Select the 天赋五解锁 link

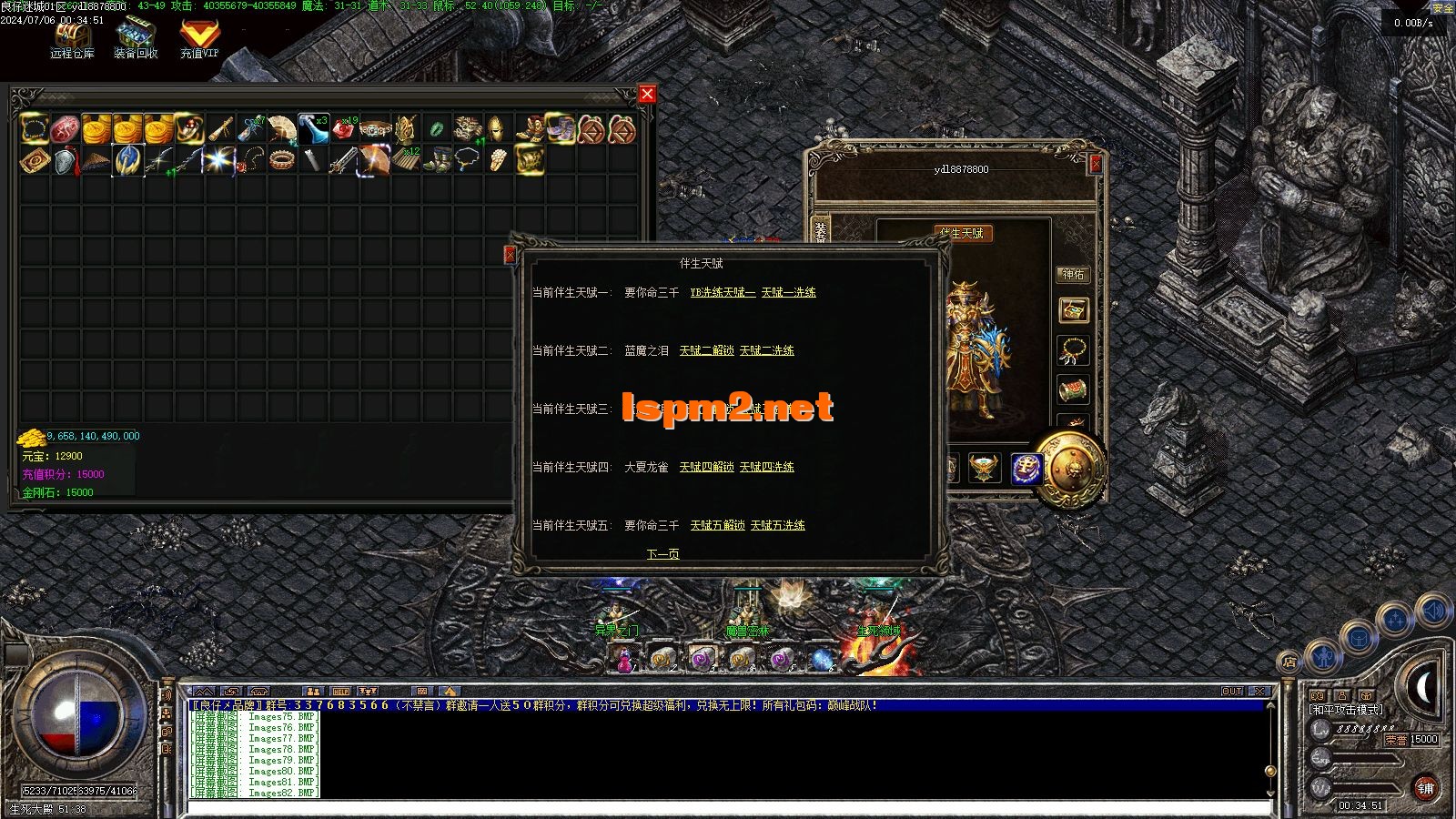coord(717,525)
